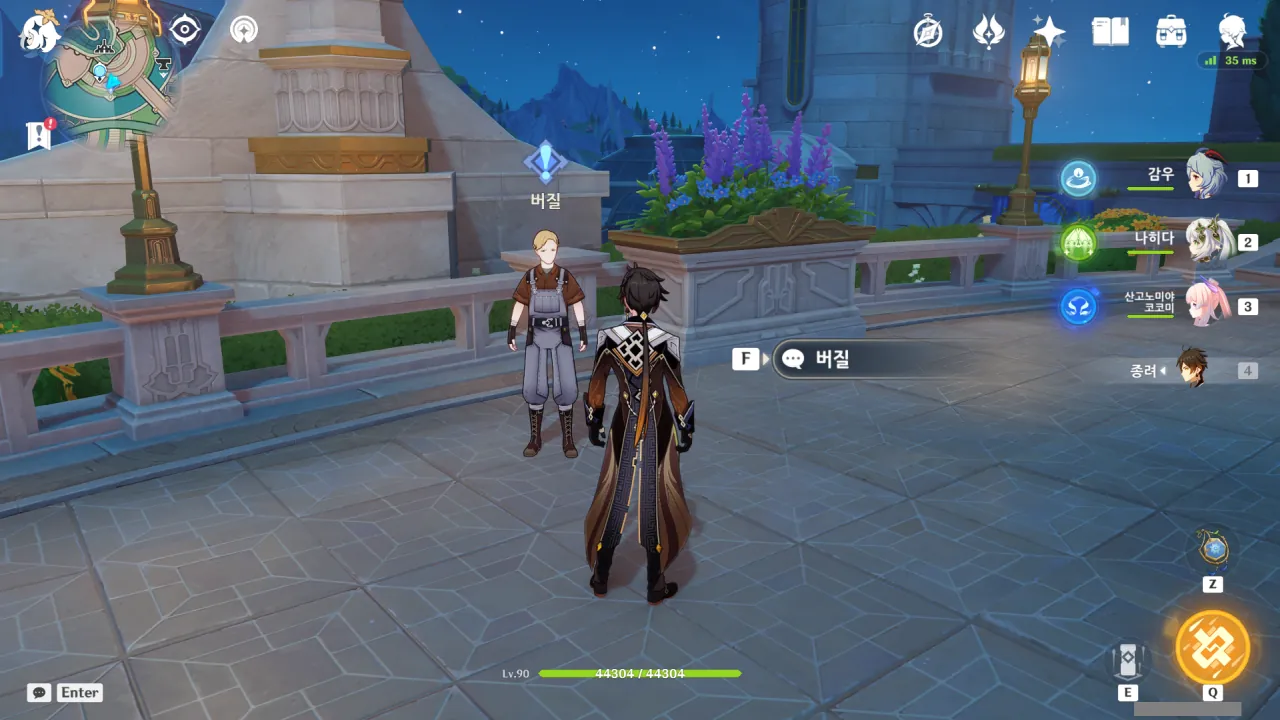
Task: Switch to party member 나히다
Action: click(x=1206, y=241)
